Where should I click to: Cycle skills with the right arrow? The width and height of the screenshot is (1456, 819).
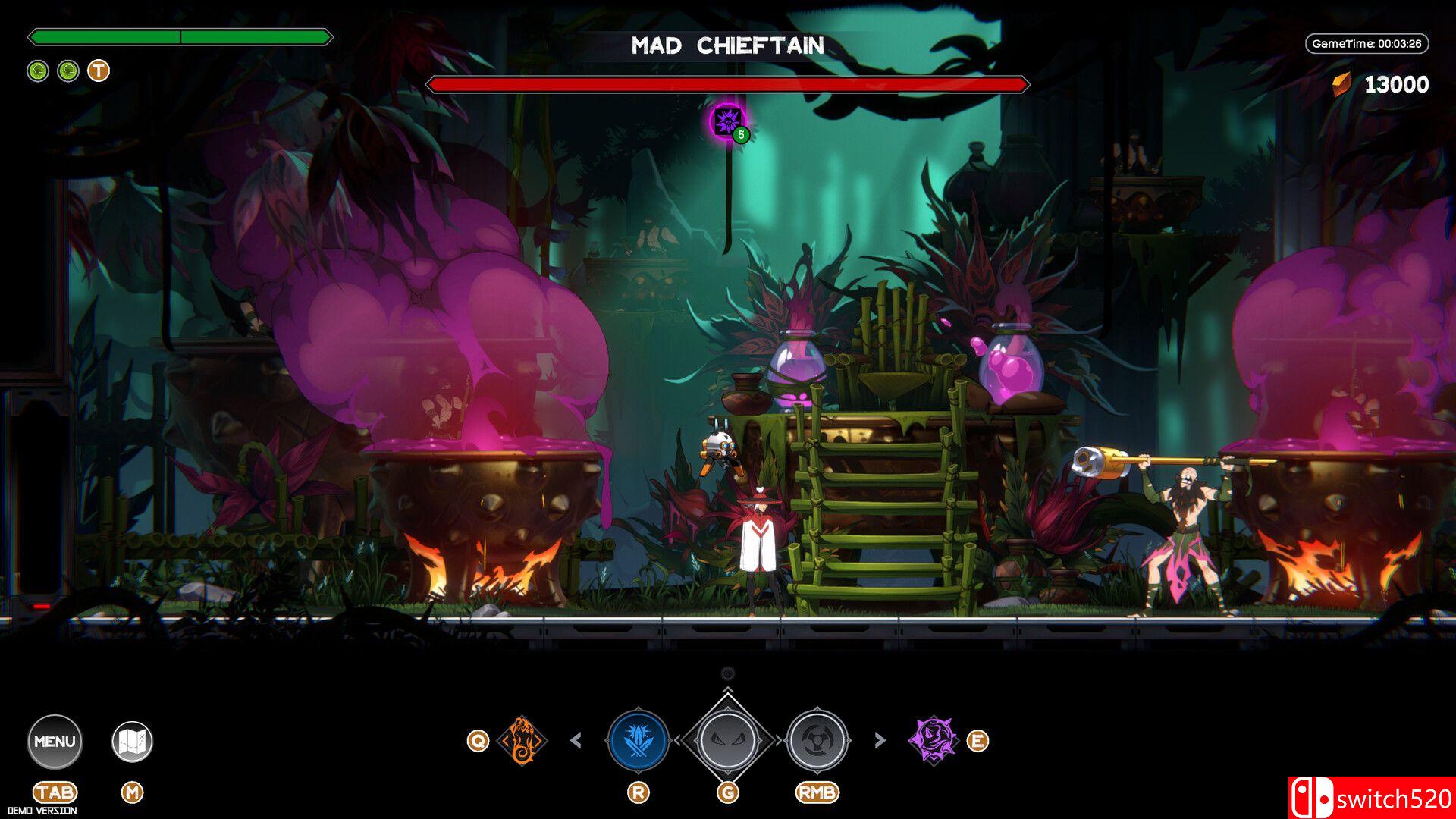pyautogui.click(x=880, y=740)
